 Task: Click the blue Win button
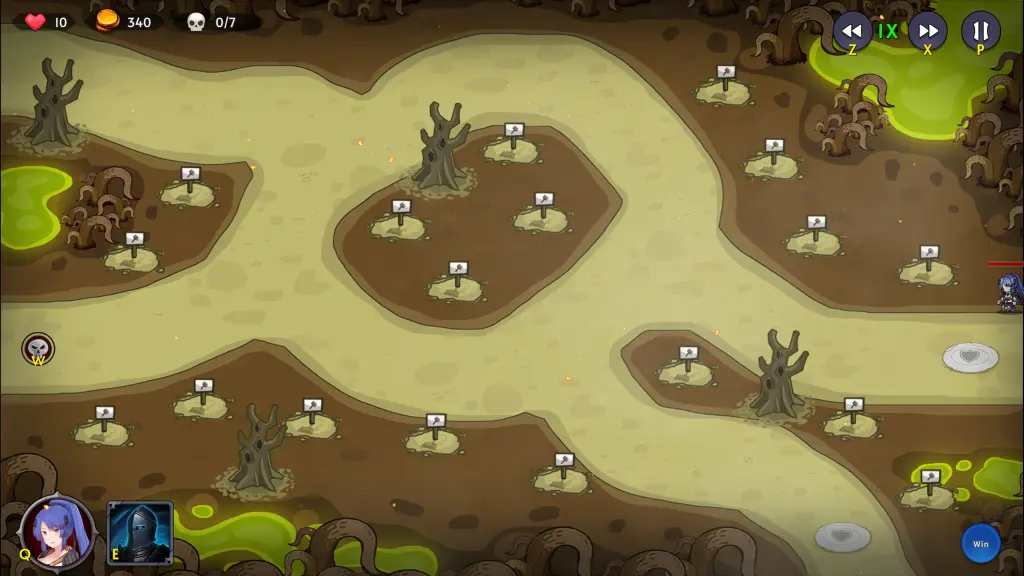pyautogui.click(x=980, y=543)
